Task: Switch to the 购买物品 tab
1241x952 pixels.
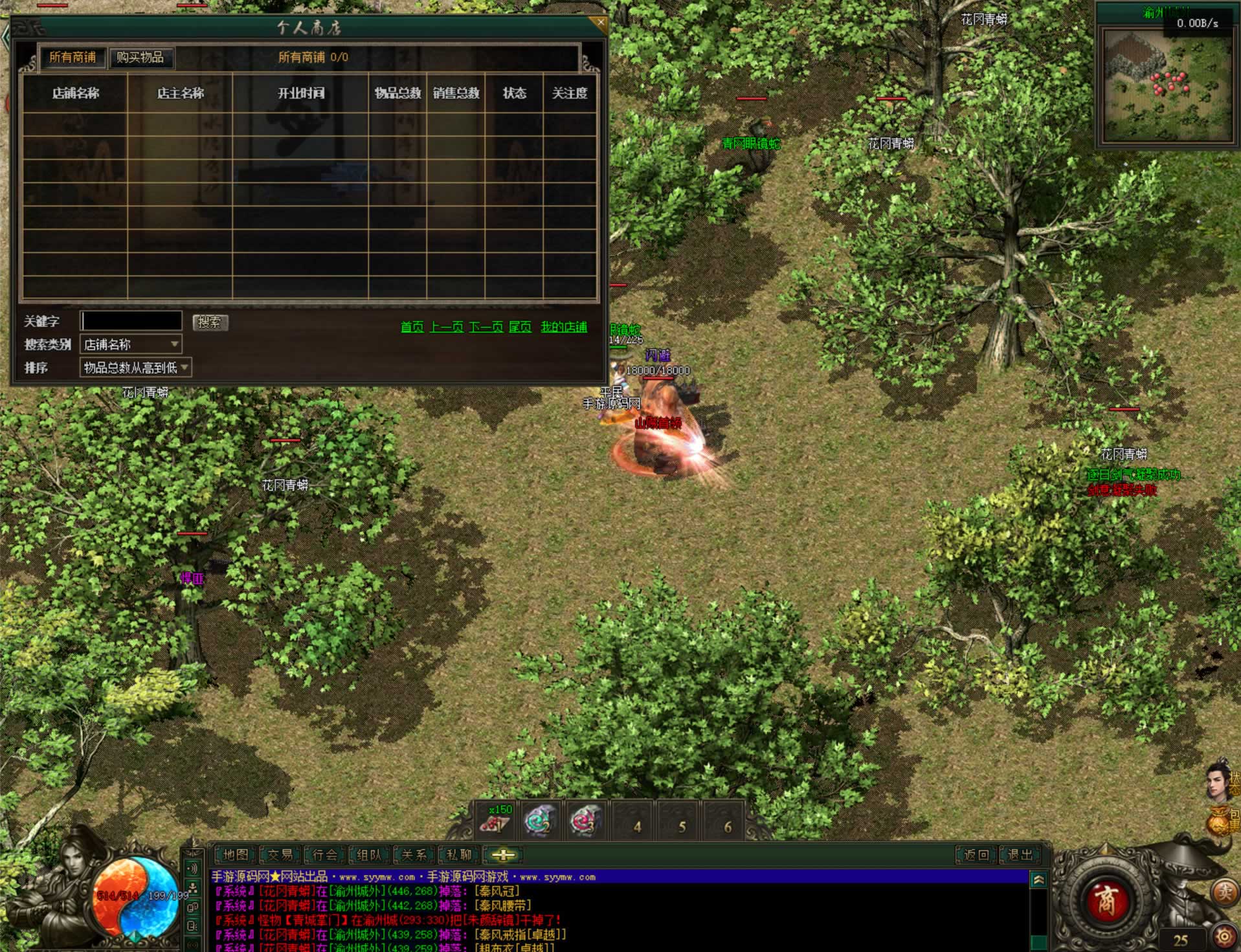Action: pyautogui.click(x=140, y=58)
